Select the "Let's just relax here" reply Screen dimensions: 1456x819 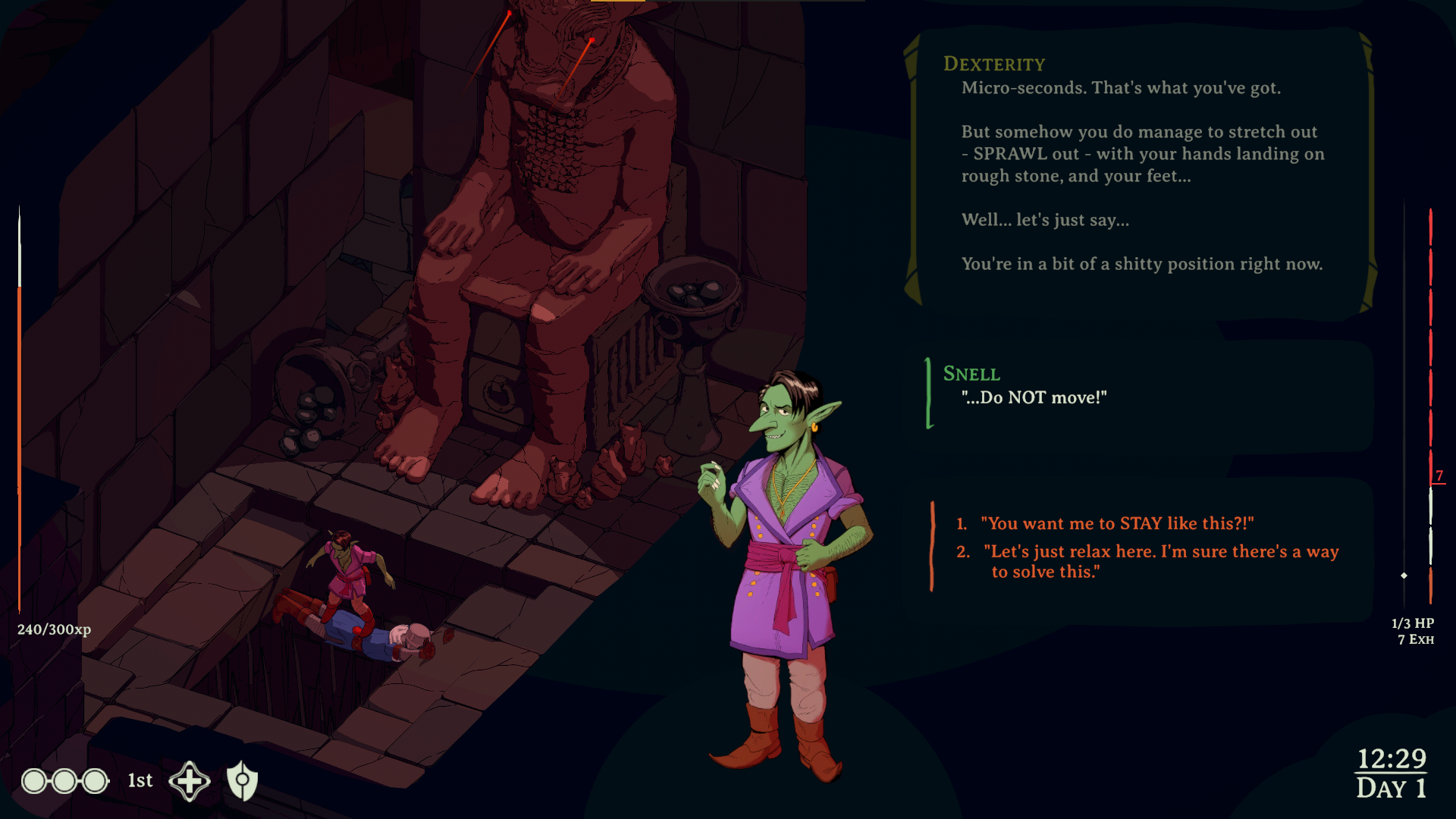click(1160, 561)
